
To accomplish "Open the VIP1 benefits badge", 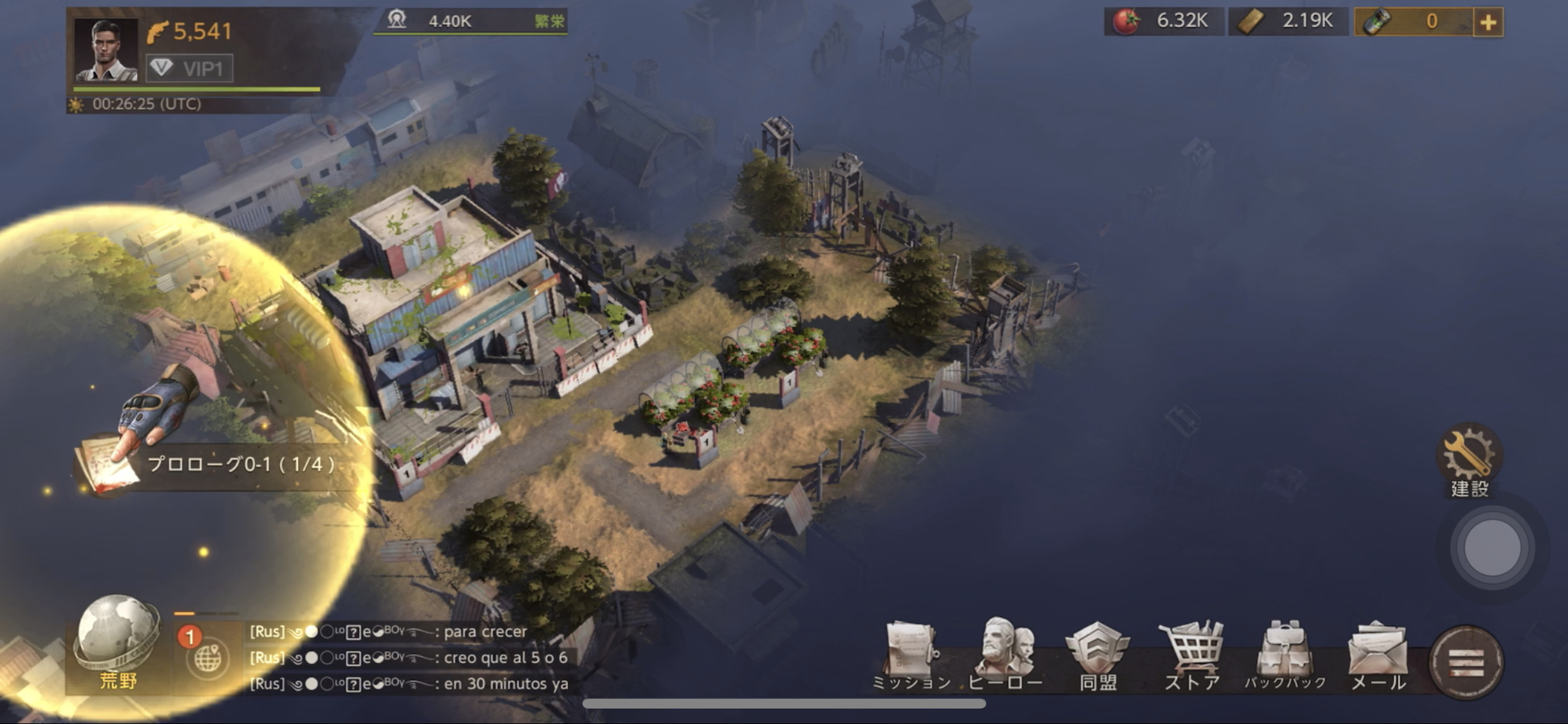I will 189,68.
